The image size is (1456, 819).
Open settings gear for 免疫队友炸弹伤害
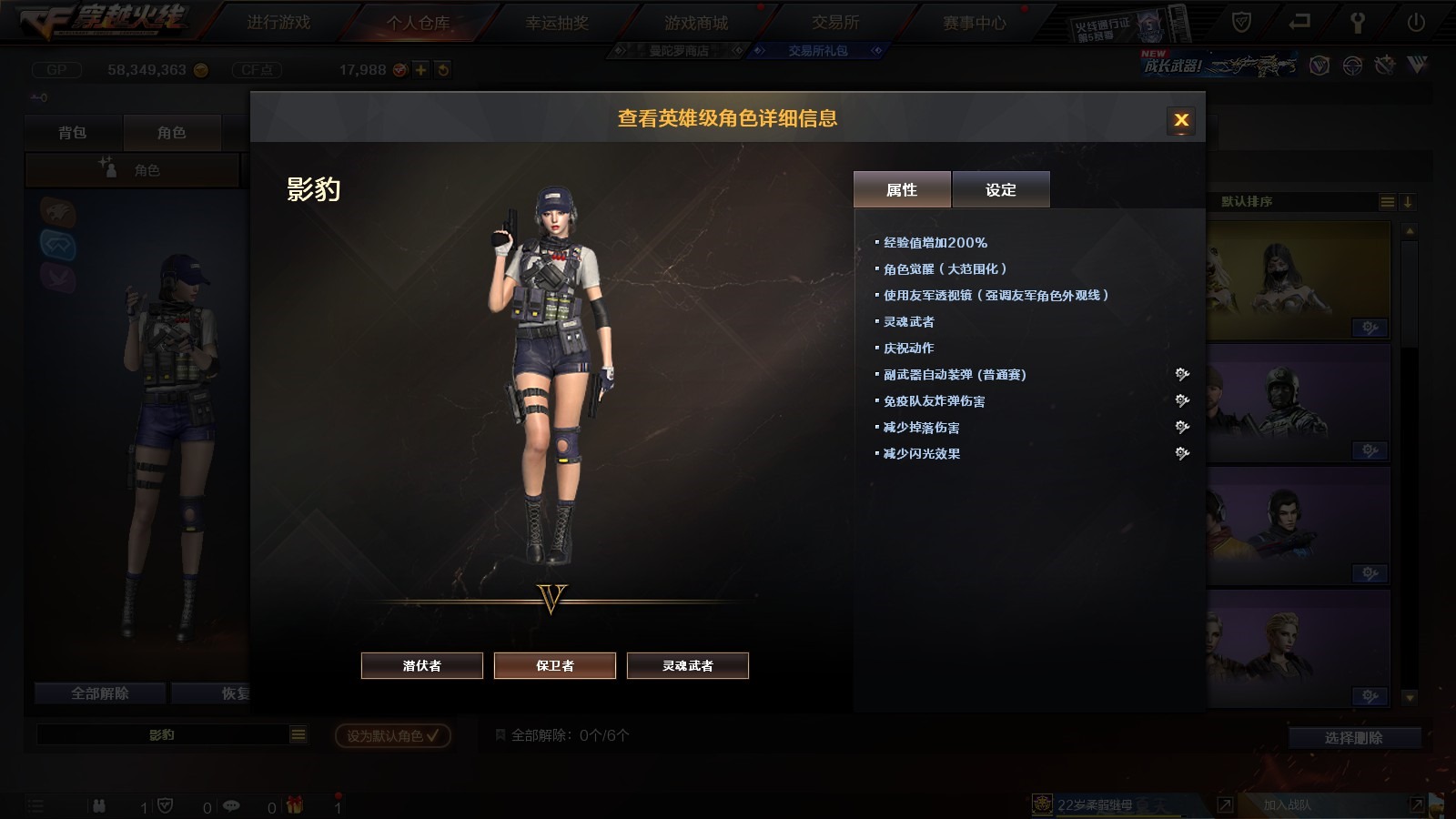click(1182, 400)
